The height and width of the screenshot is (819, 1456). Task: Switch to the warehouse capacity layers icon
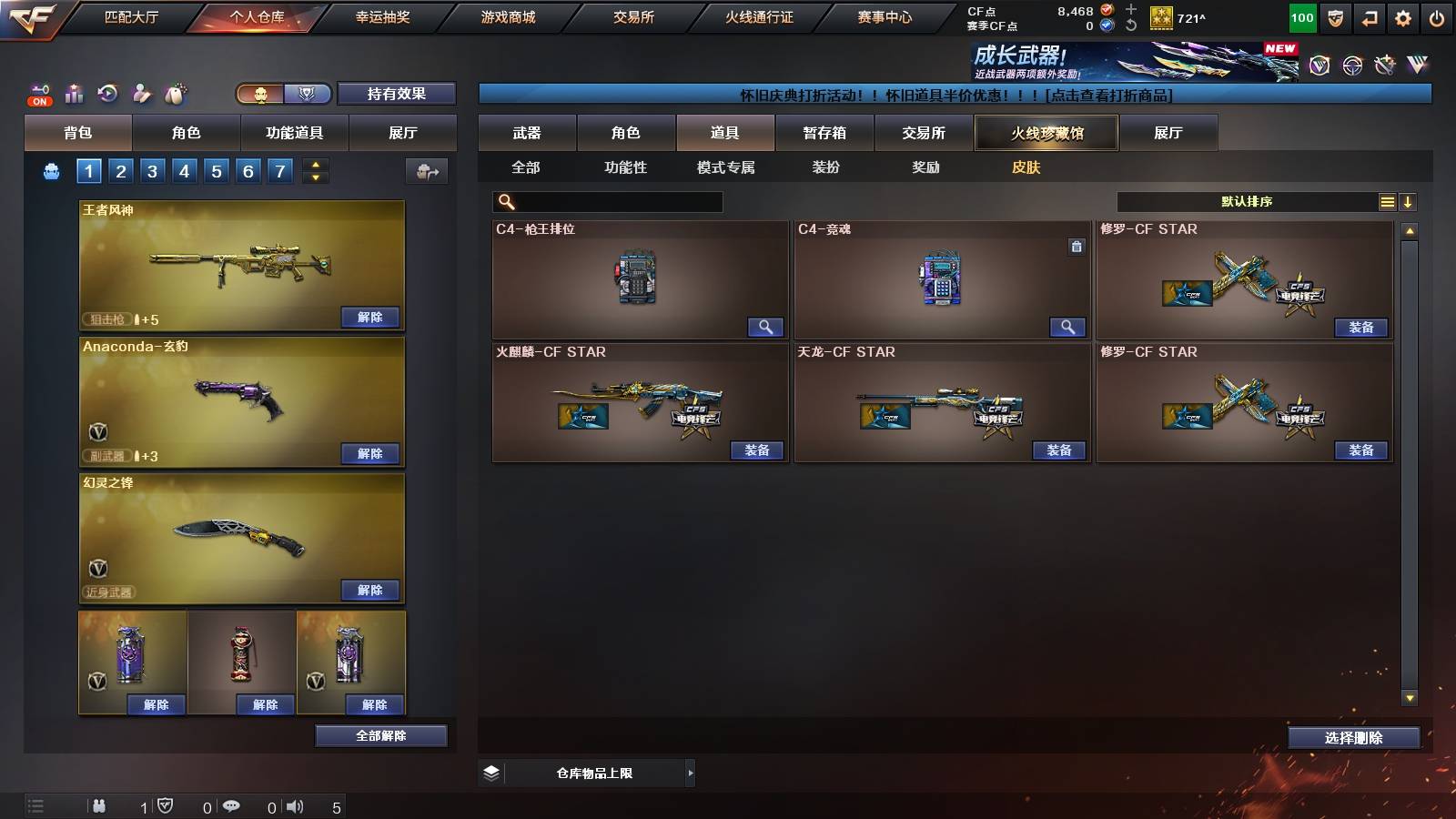tap(490, 773)
